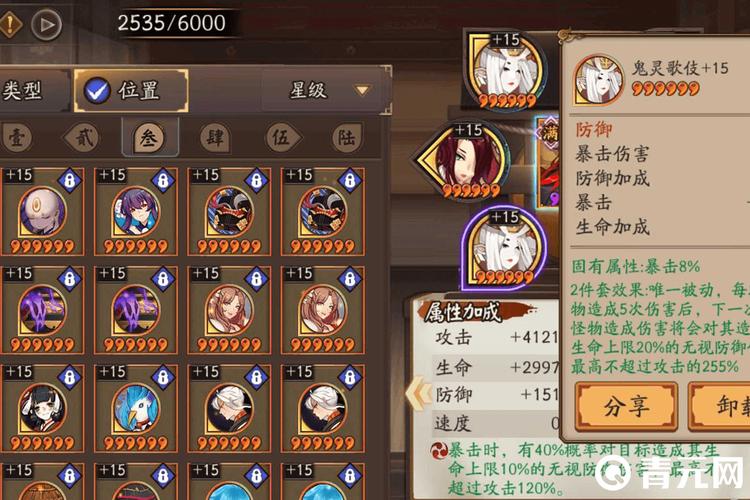750x500 pixels.
Task: Select position tab 陆
Action: pyautogui.click(x=346, y=137)
